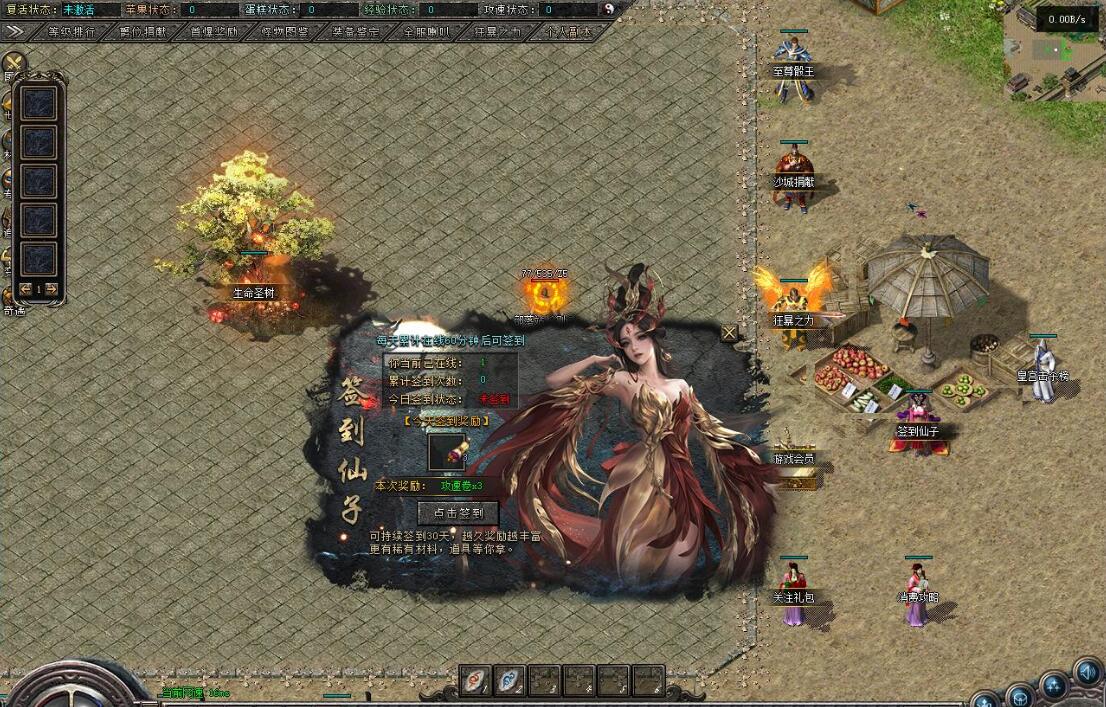Collapse the top menu bar with double-arrow button
The image size is (1106, 707).
[15, 31]
